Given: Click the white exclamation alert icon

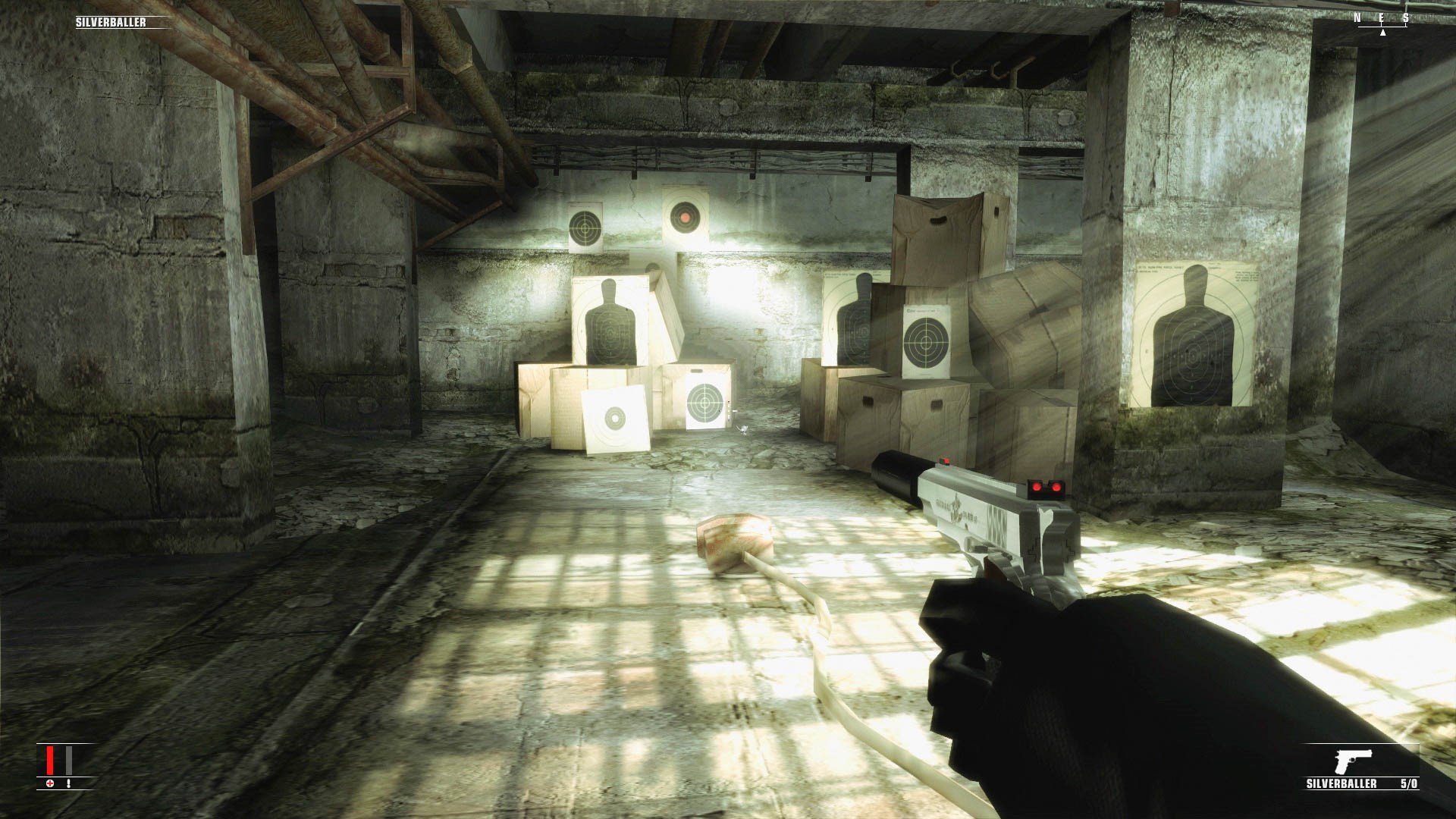Looking at the screenshot, I should tap(68, 783).
